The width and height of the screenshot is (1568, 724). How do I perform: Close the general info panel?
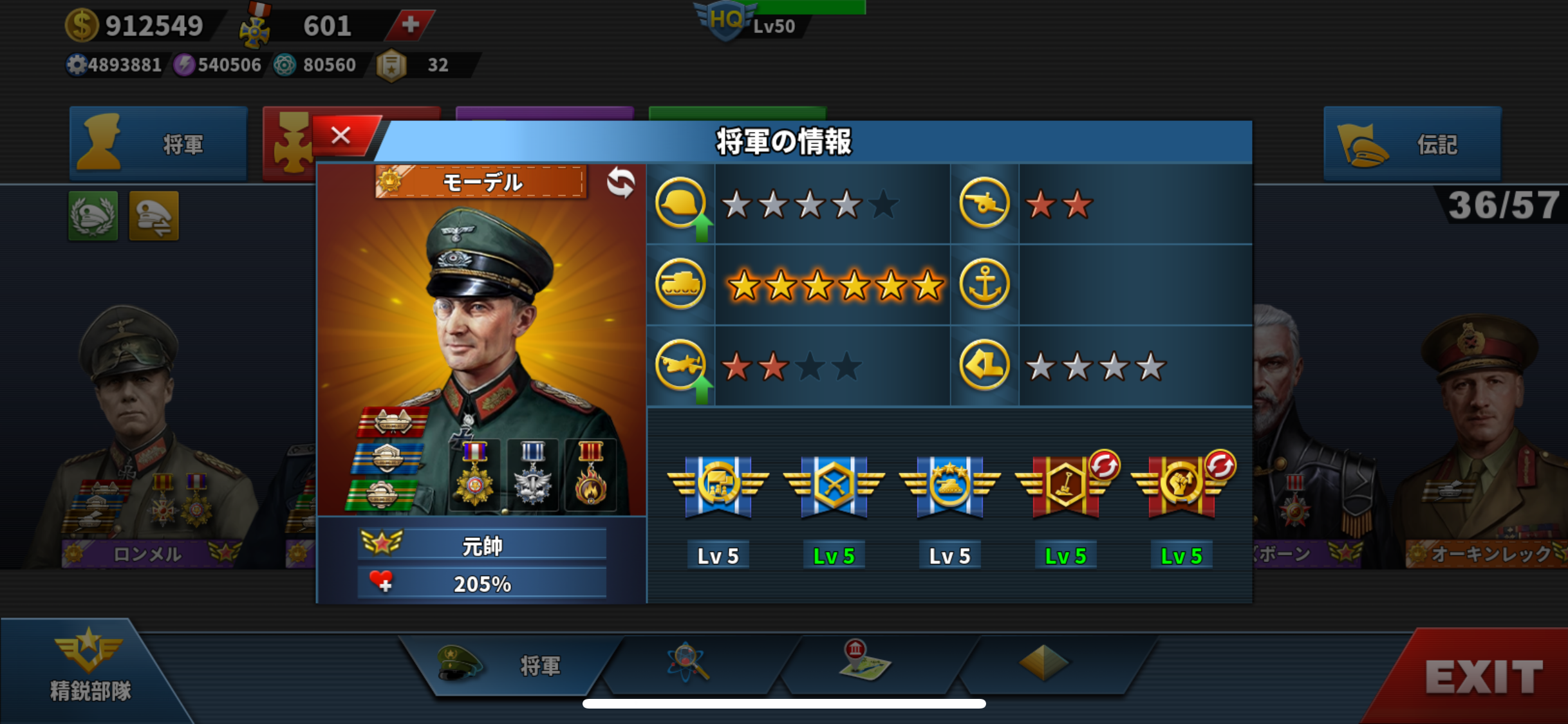click(x=341, y=136)
